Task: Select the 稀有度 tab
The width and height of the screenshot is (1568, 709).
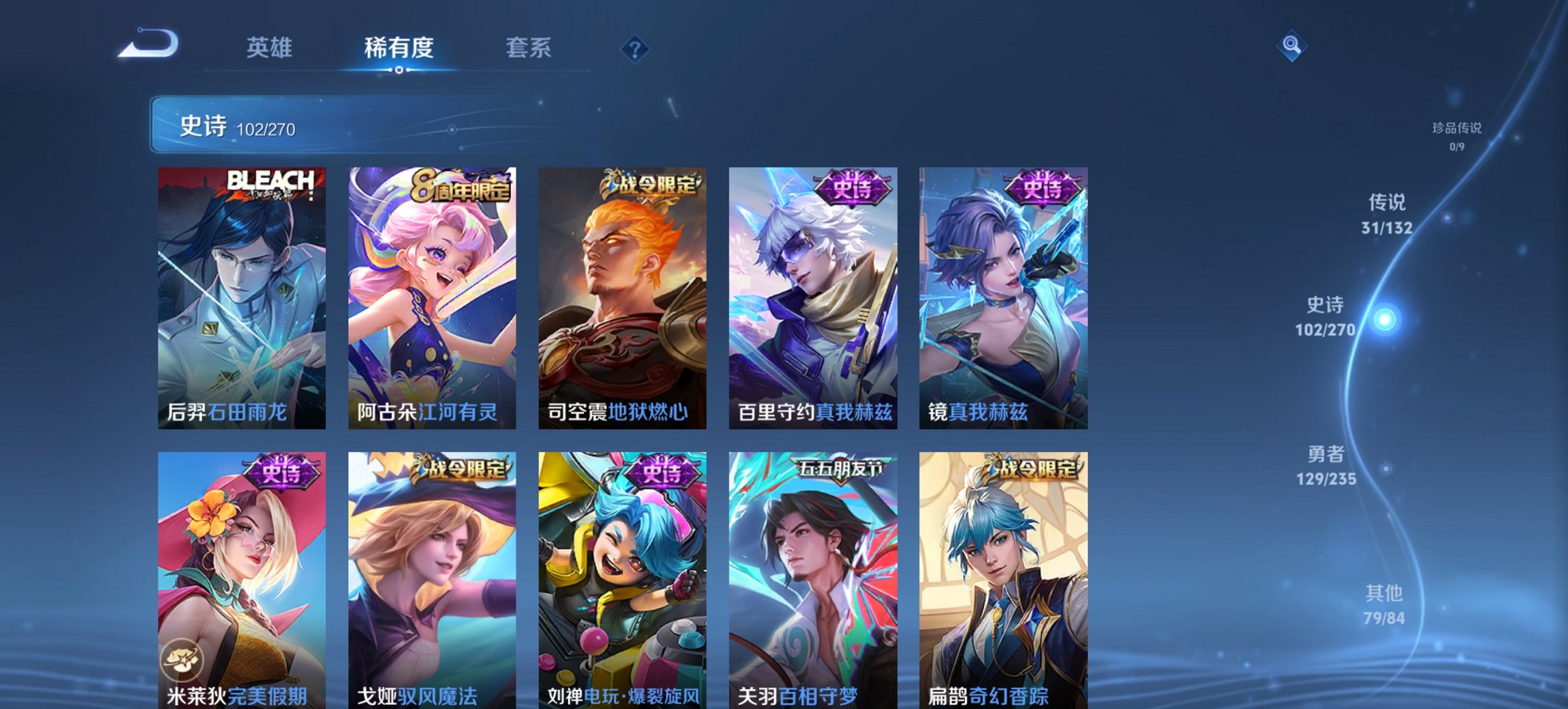Action: pos(398,48)
